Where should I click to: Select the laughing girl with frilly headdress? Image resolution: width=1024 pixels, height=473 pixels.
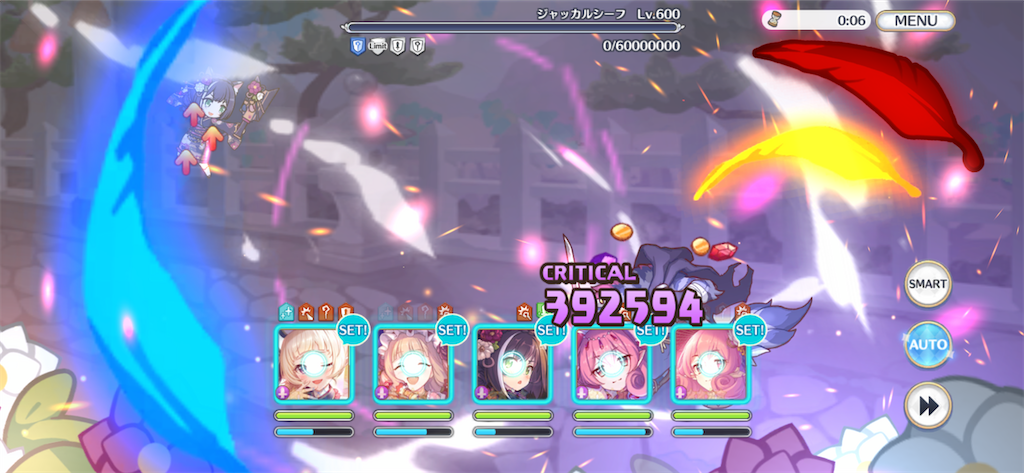(x=412, y=364)
